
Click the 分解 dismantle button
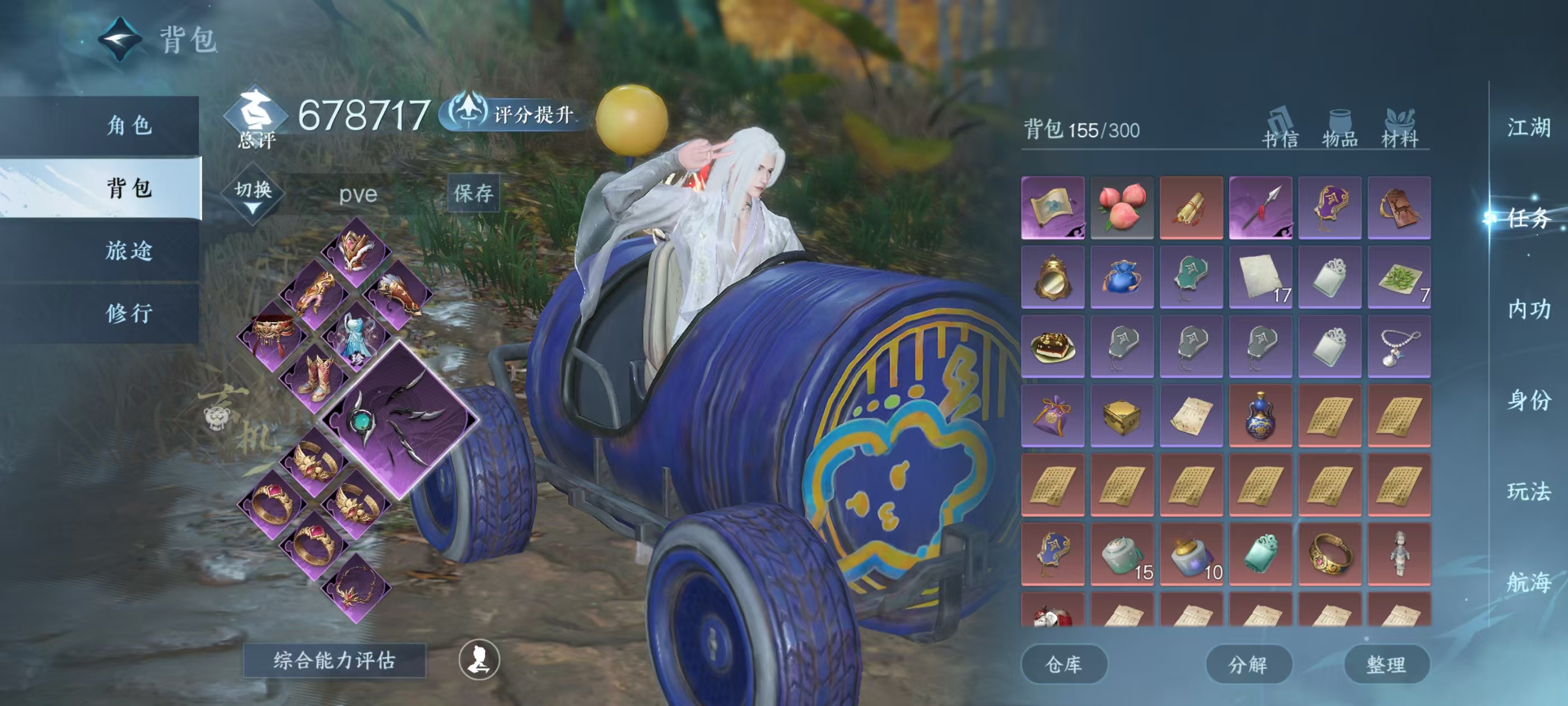pyautogui.click(x=1248, y=664)
